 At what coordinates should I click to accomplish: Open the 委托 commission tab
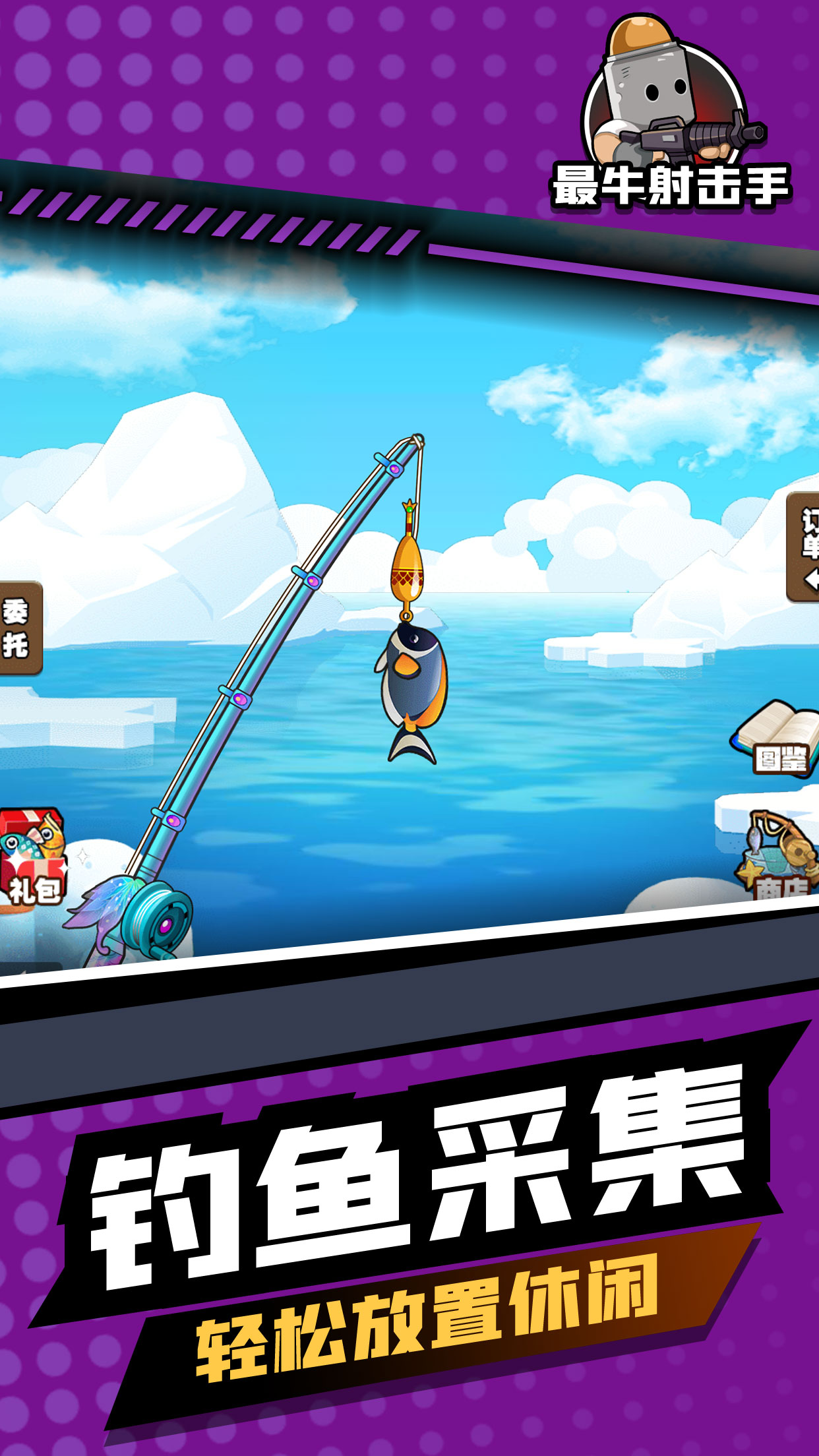pyautogui.click(x=18, y=627)
